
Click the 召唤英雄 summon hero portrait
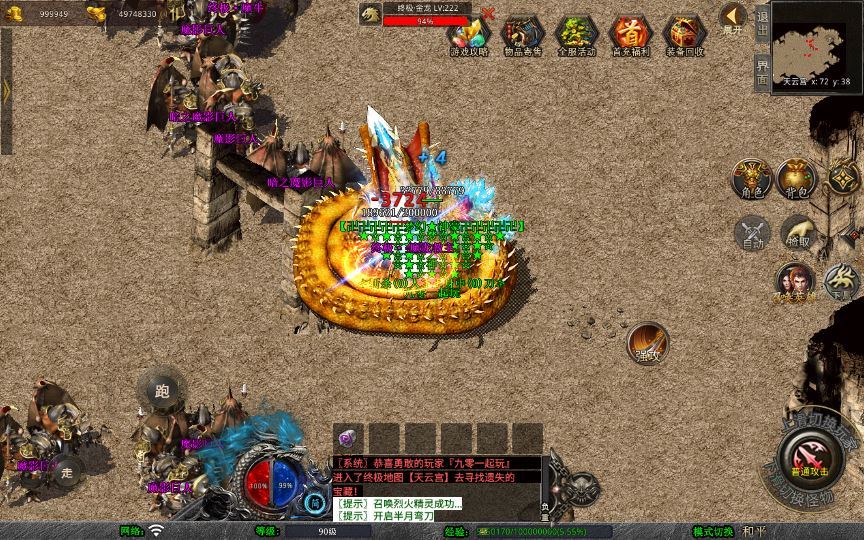point(794,283)
